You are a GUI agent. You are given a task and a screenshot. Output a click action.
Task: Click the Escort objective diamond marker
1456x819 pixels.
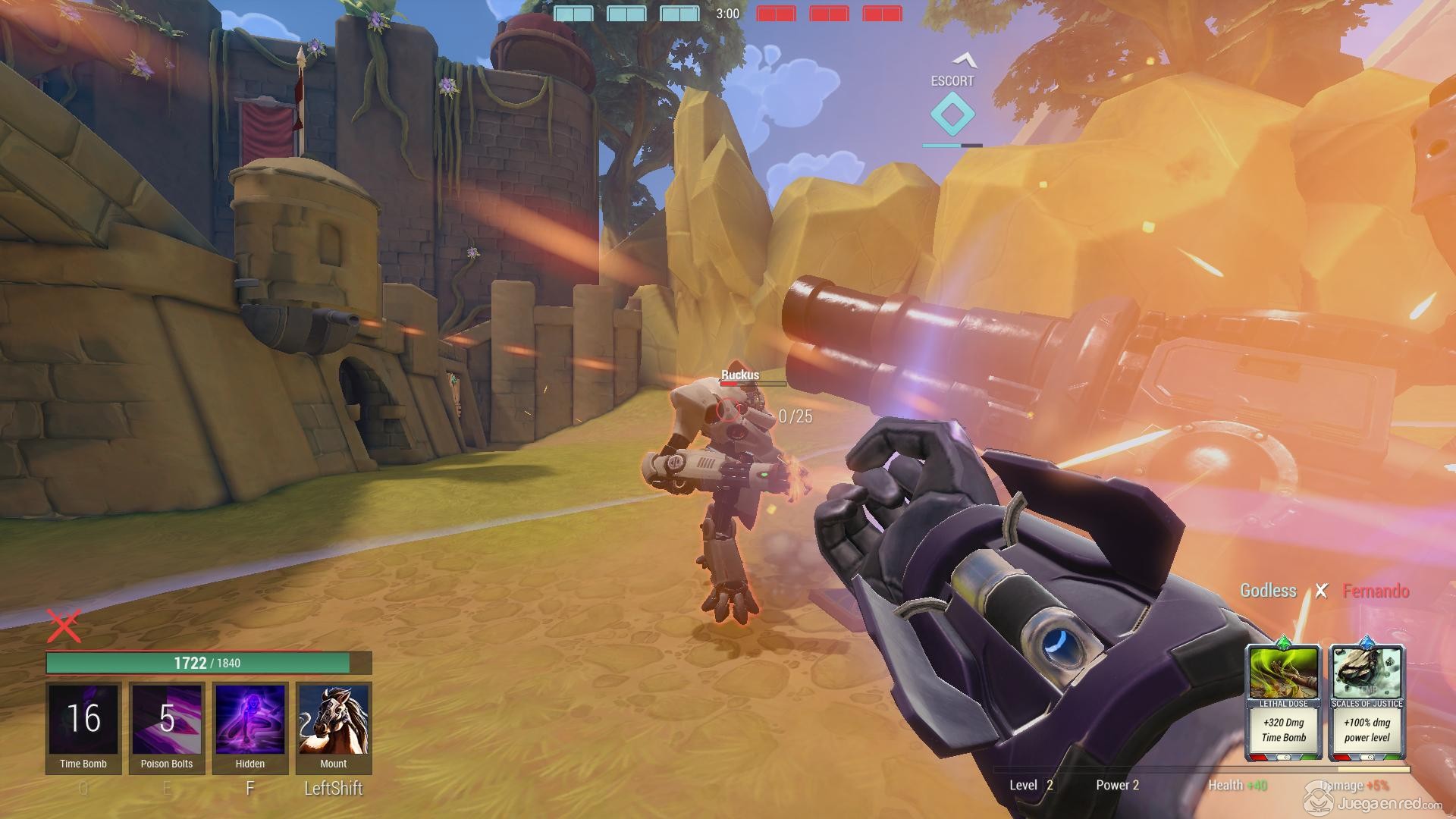click(952, 115)
